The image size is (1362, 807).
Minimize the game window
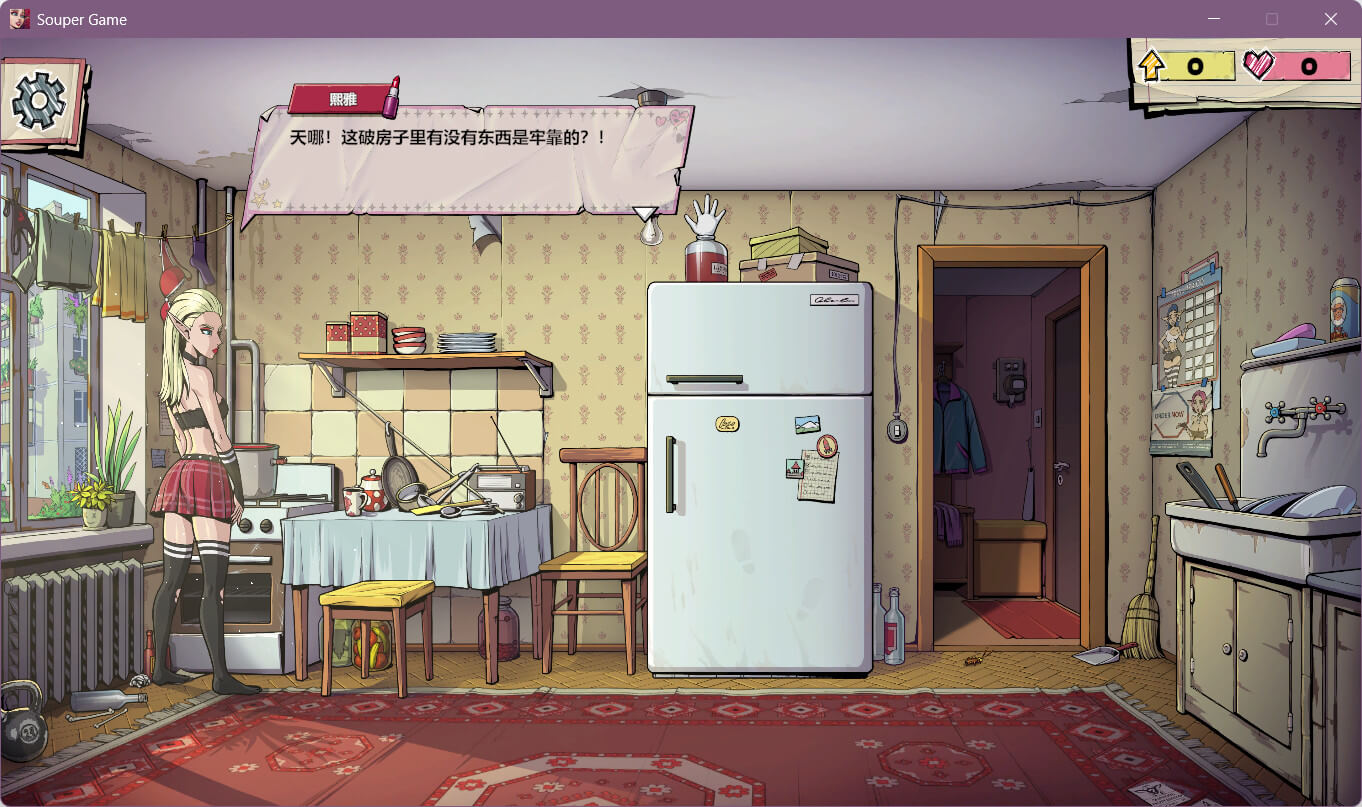(1214, 19)
